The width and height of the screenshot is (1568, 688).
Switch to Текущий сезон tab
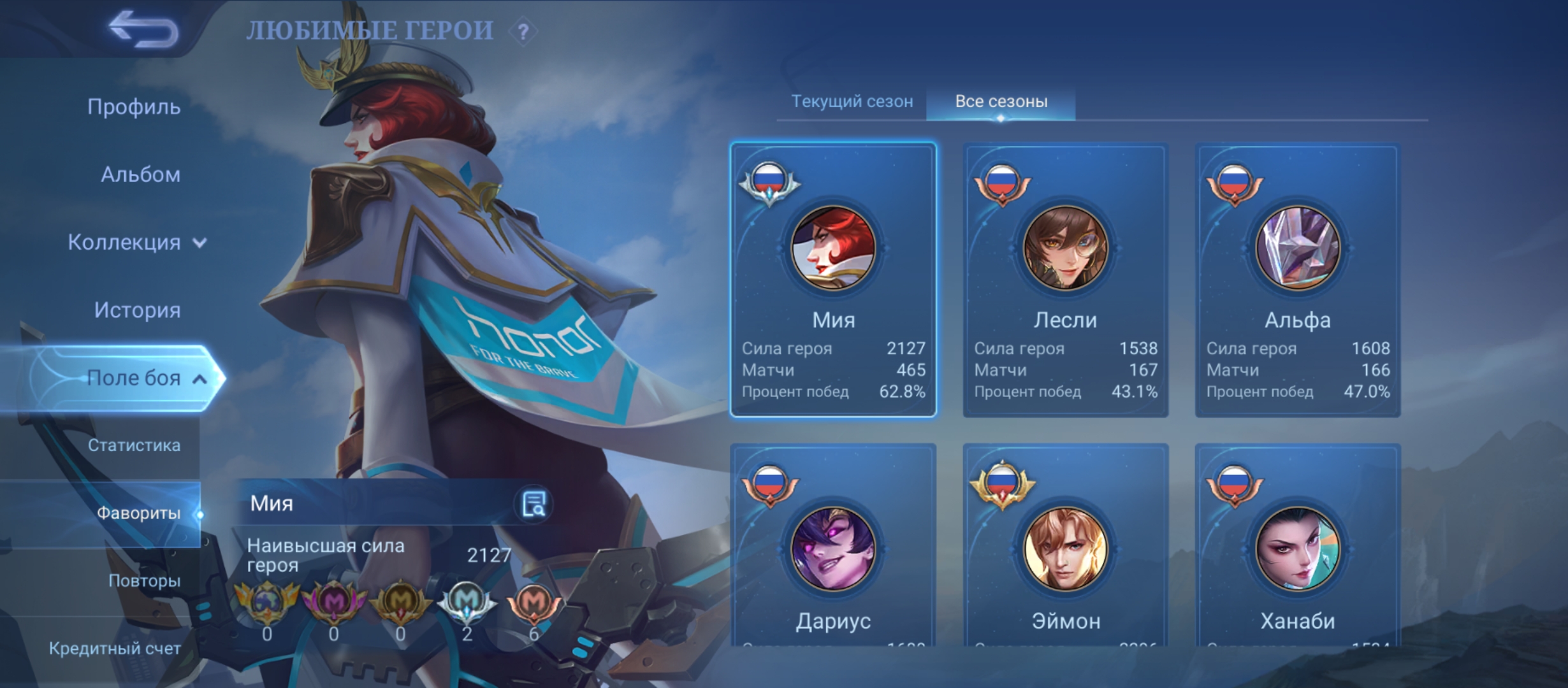(x=852, y=101)
